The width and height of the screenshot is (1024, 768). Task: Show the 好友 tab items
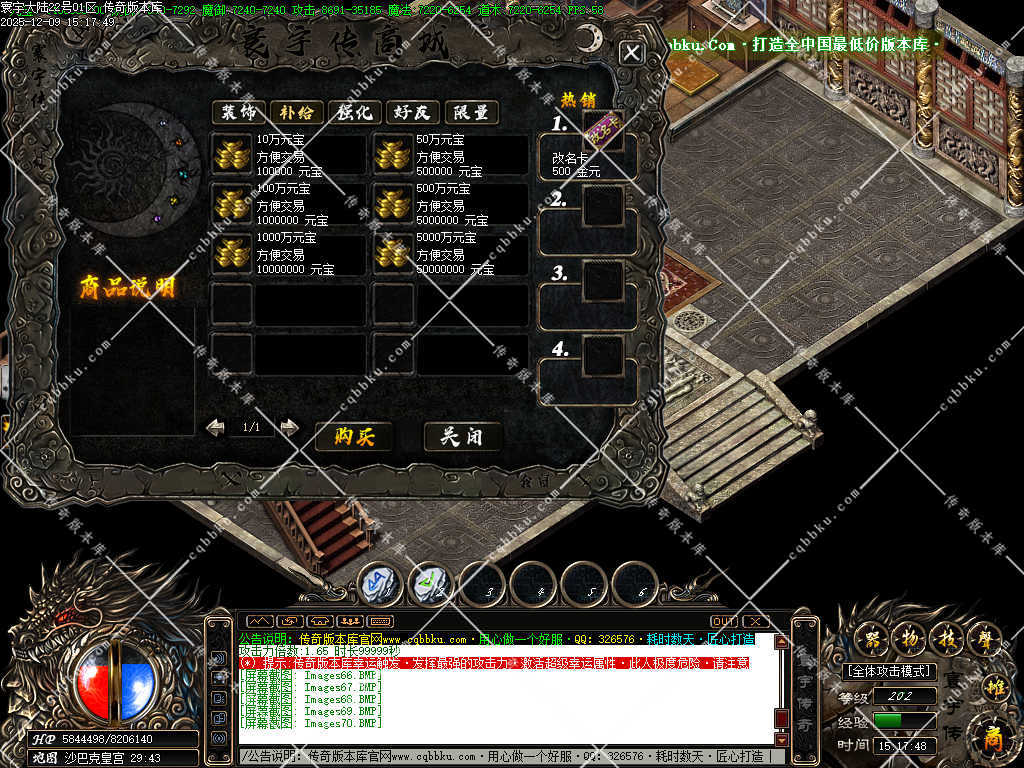pyautogui.click(x=413, y=112)
